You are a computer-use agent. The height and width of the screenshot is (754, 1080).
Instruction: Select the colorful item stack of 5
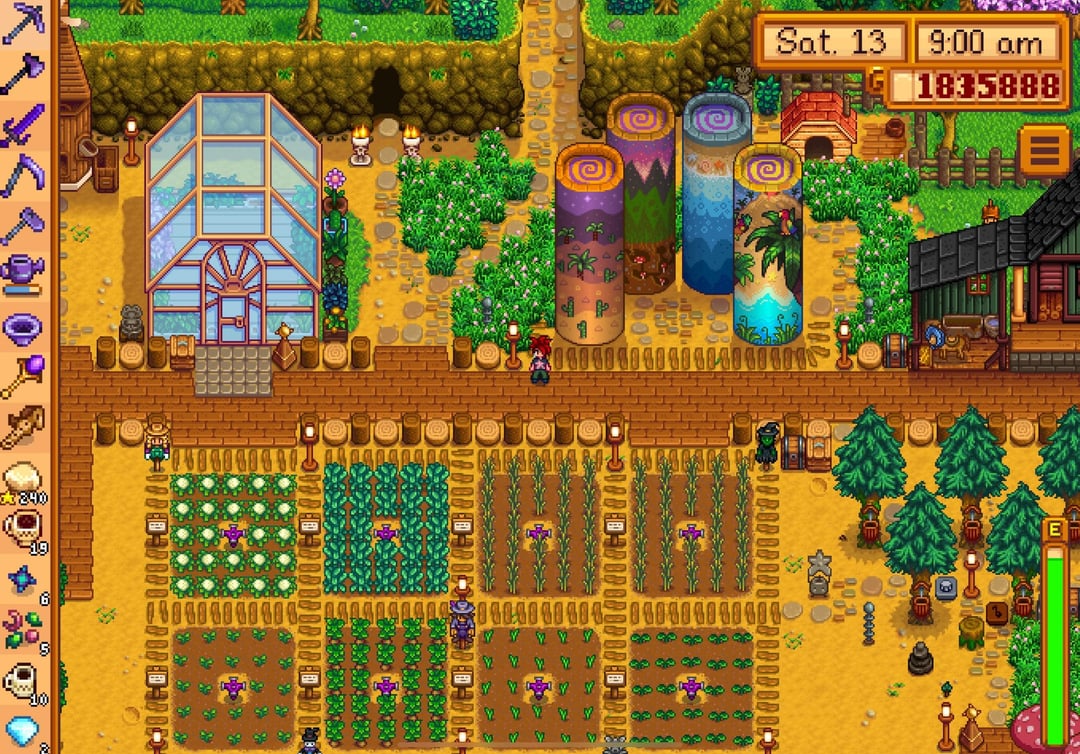coord(22,630)
